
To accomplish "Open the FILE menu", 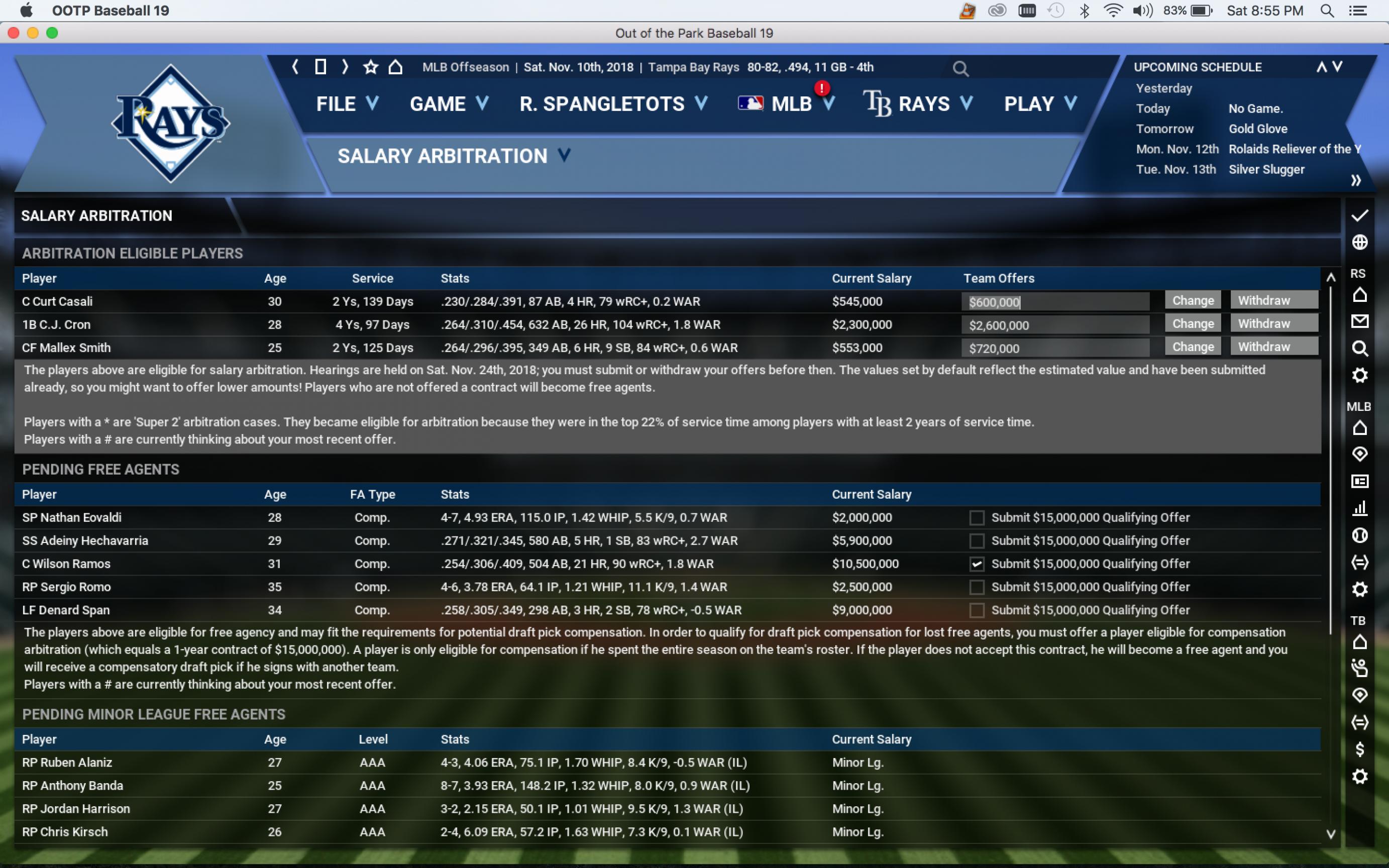I will pos(347,104).
